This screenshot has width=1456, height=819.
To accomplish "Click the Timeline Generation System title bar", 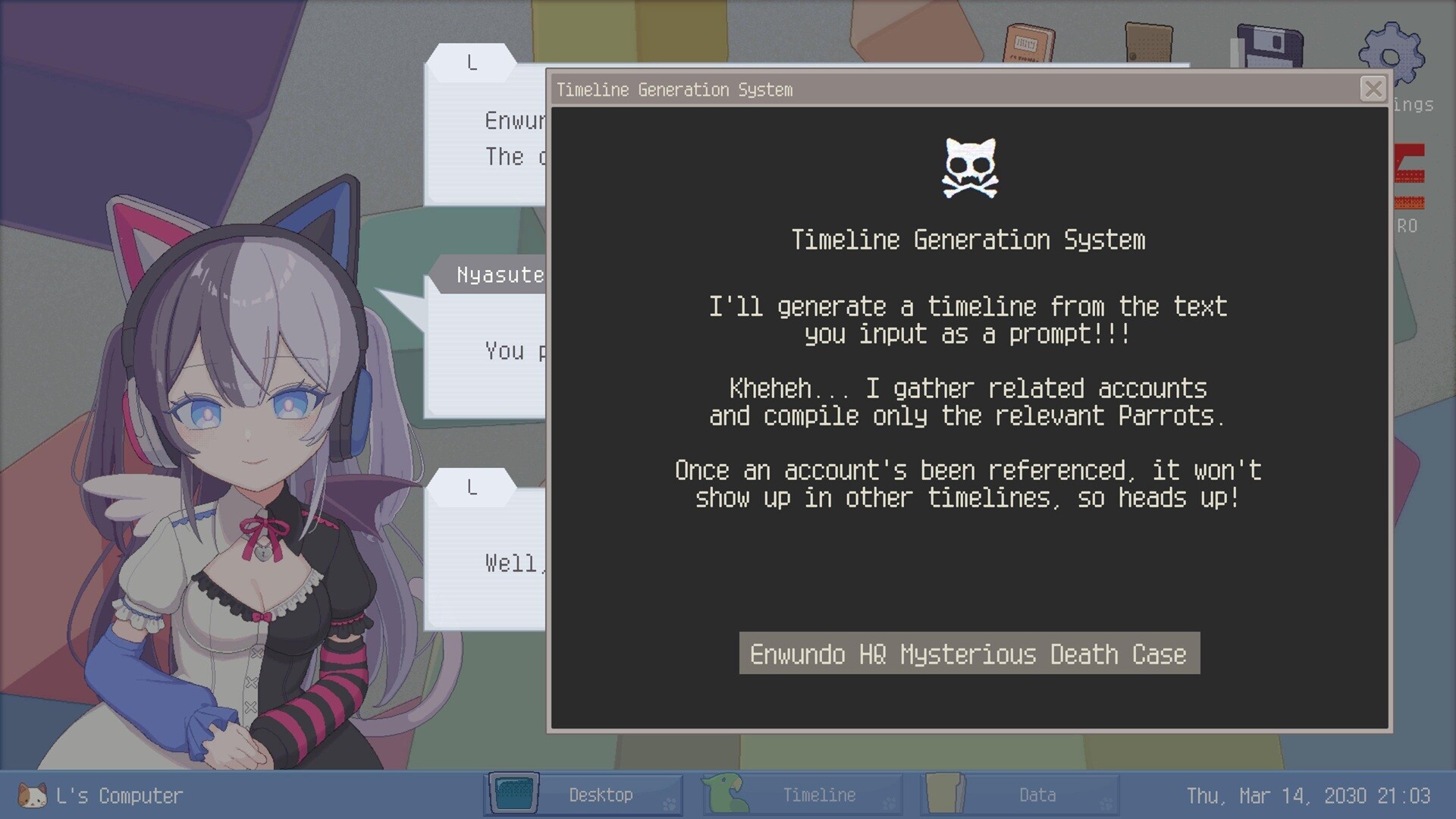I will 834,89.
